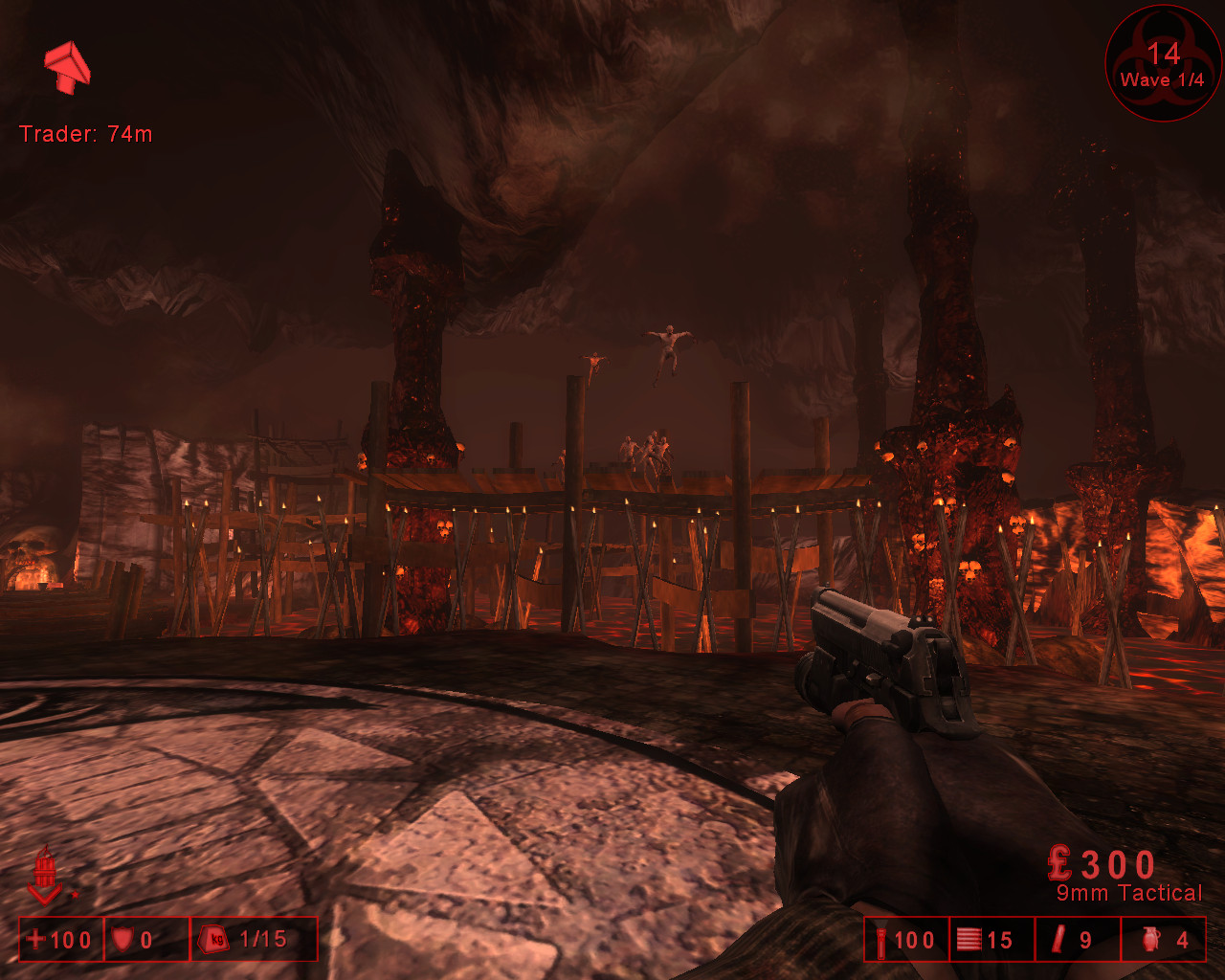Select the ammo magazine icon

969,940
